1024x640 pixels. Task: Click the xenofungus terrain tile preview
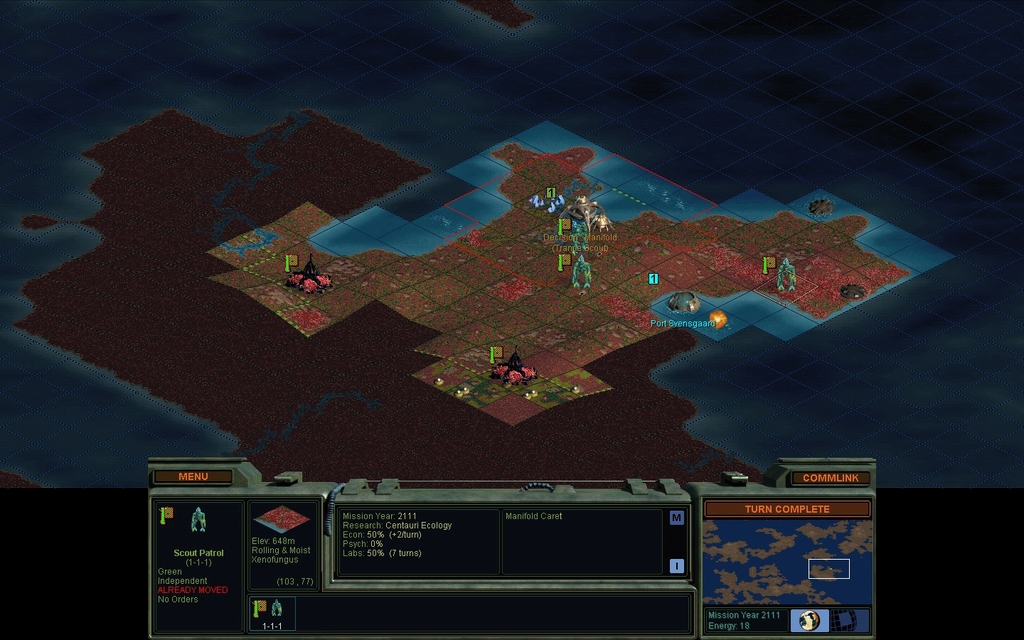click(x=281, y=521)
